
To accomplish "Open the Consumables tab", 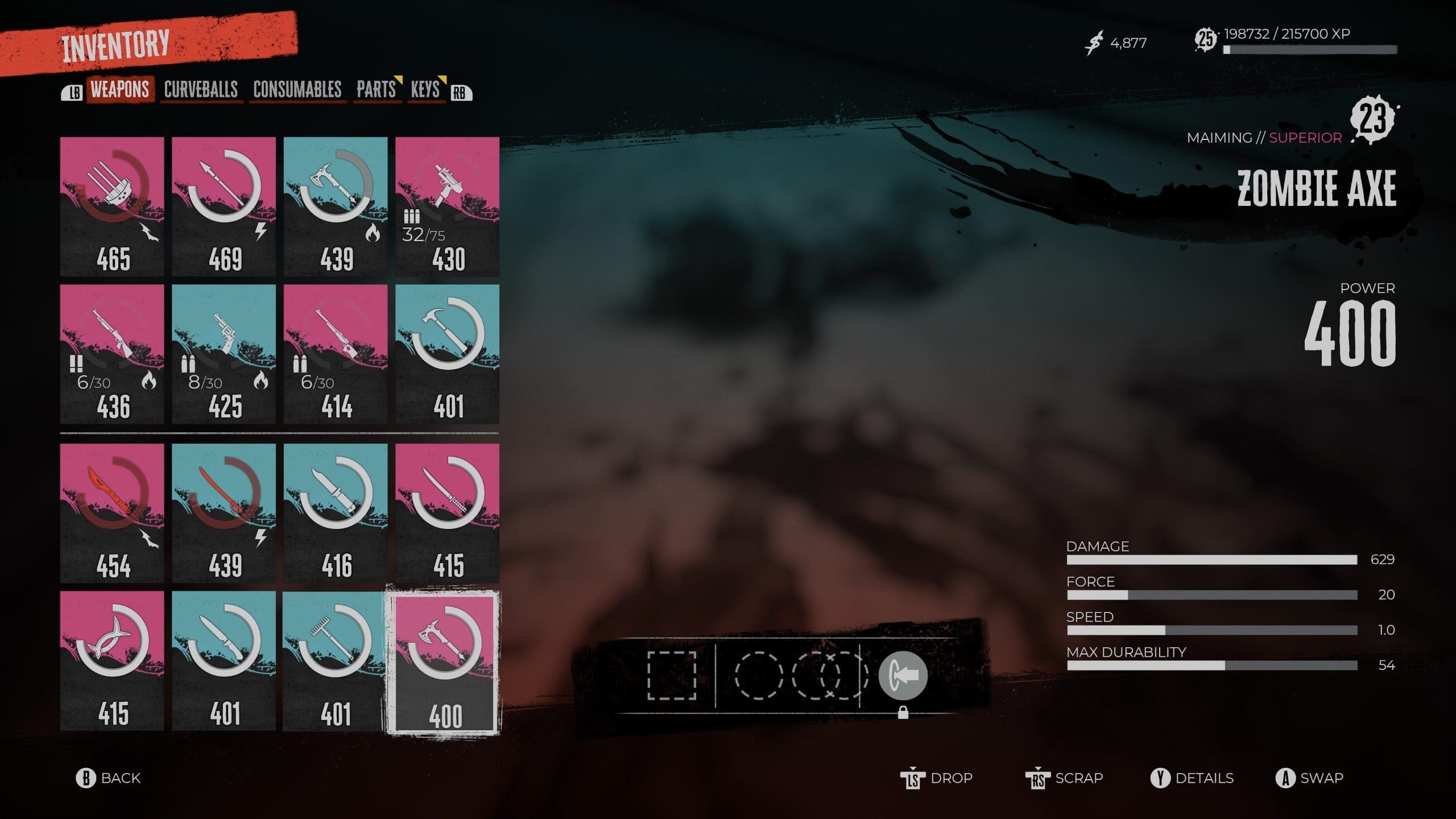I will [x=297, y=90].
